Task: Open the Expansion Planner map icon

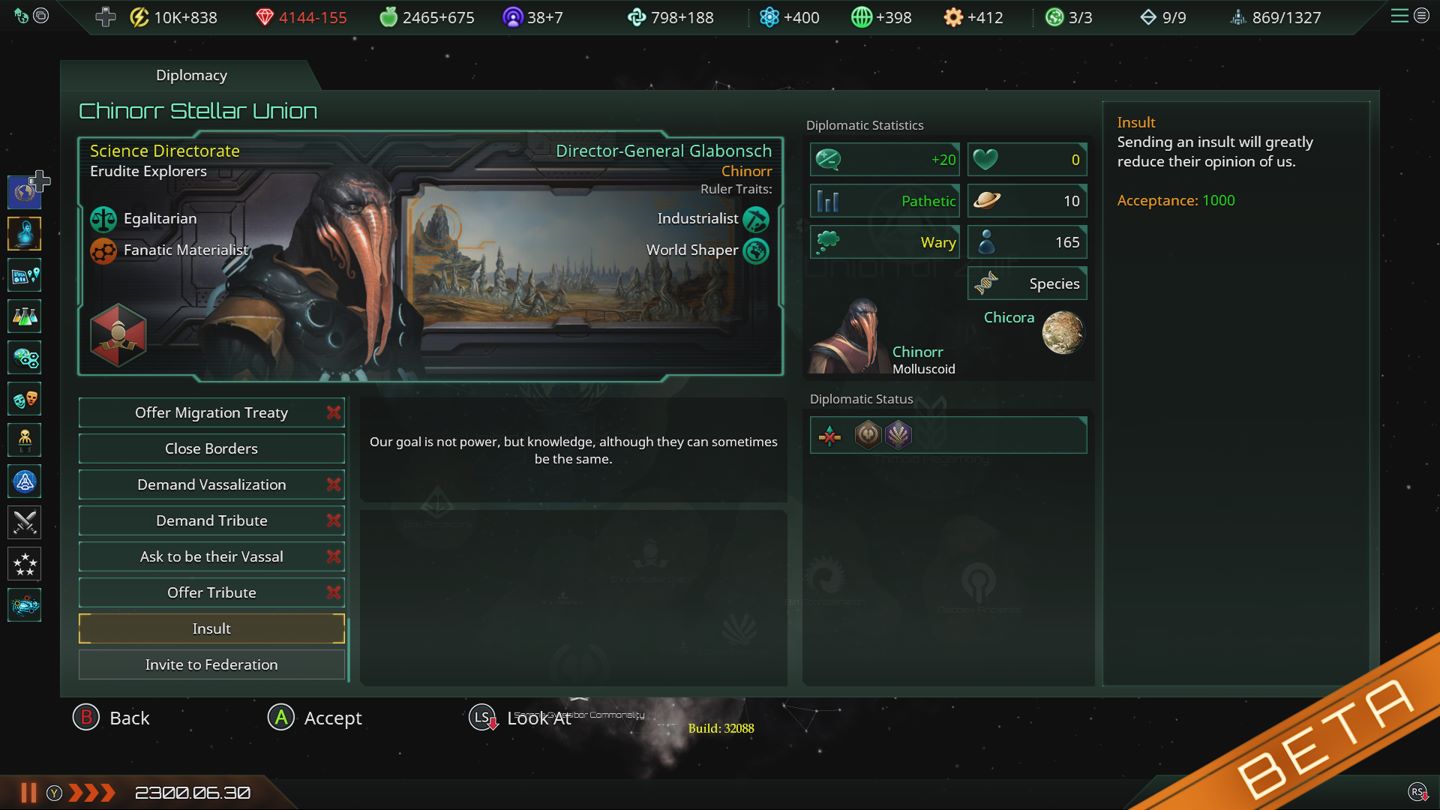Action: click(24, 274)
